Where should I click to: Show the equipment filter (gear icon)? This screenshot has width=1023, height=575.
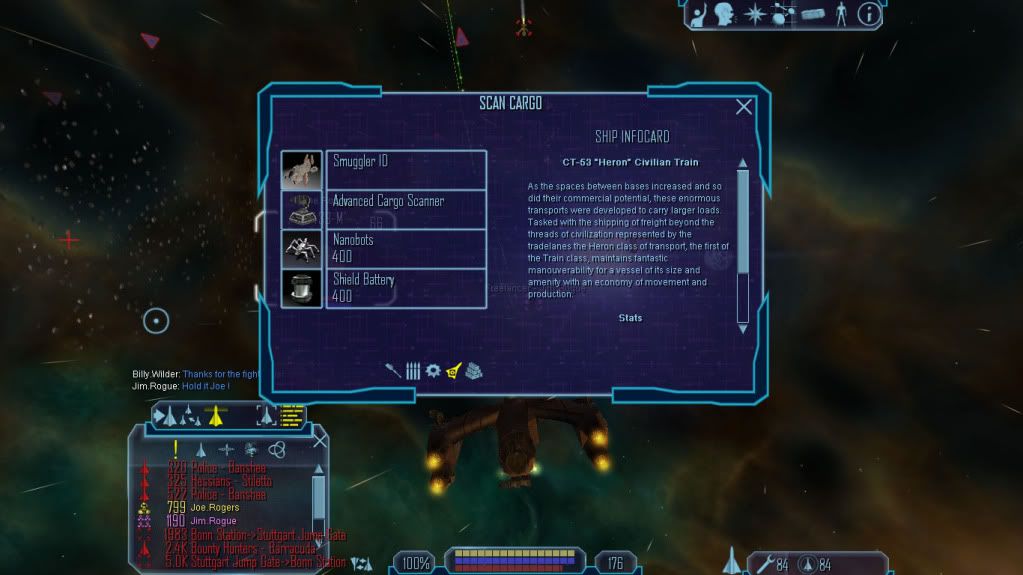point(432,370)
